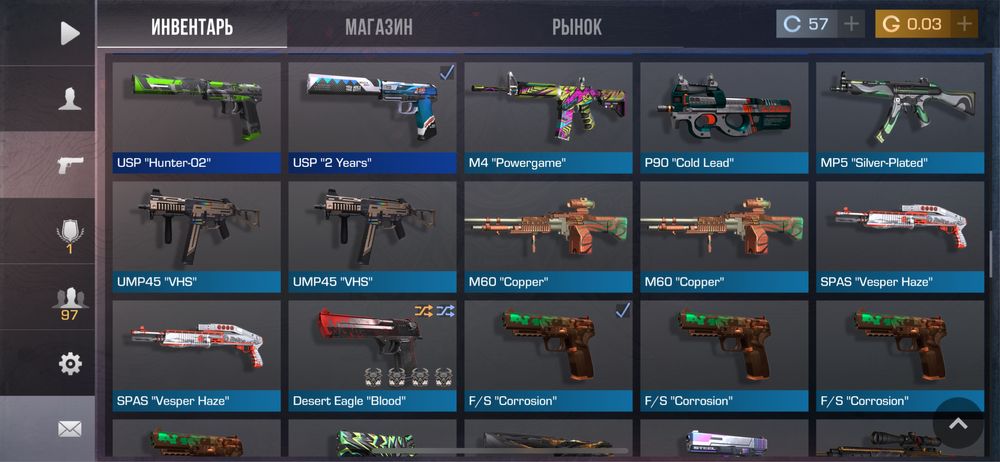Choose the USP "2 Years" skin

[x=372, y=118]
